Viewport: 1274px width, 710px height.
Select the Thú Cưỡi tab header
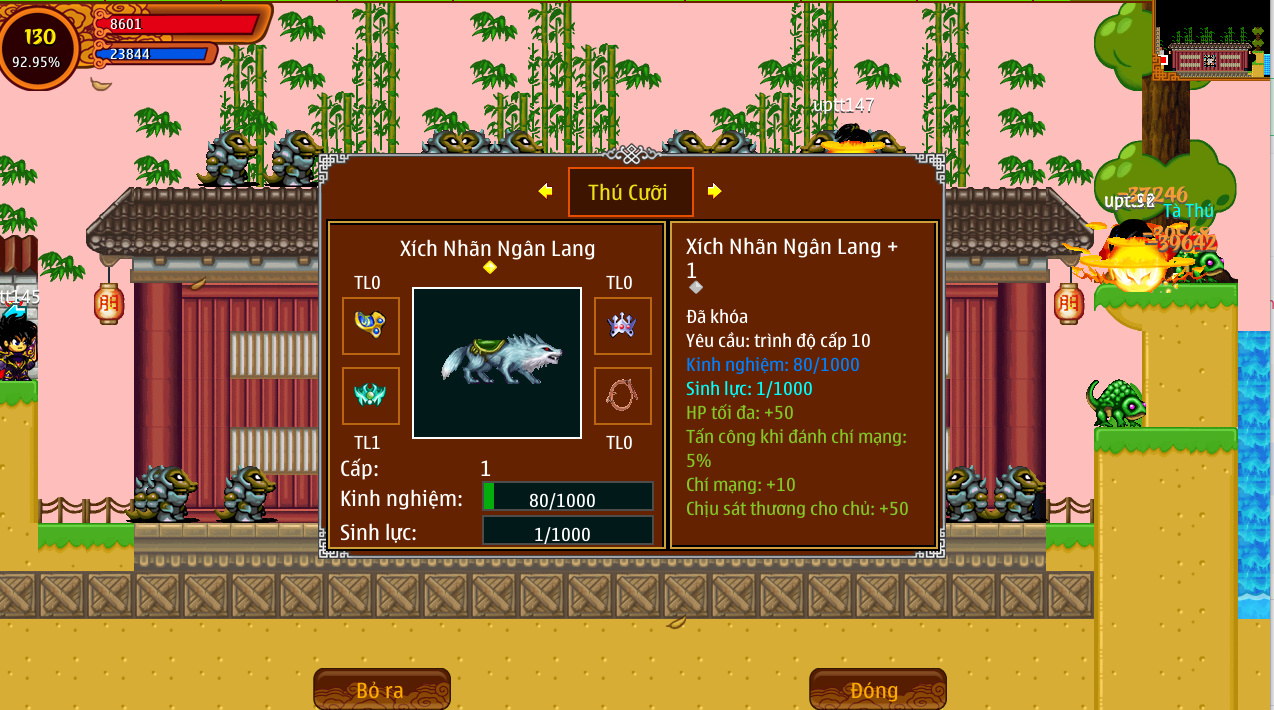tap(630, 192)
